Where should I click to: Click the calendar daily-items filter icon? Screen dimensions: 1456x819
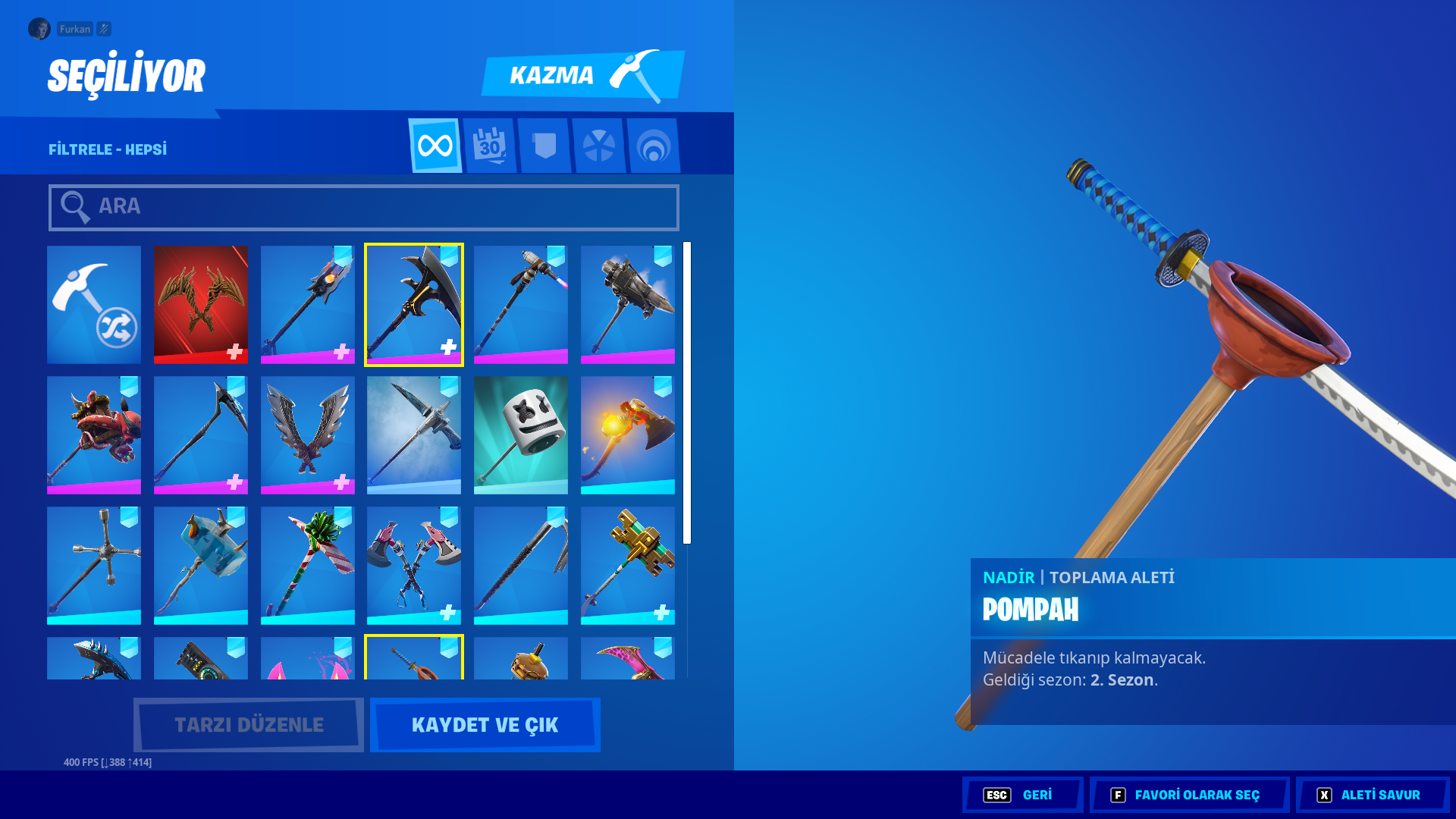[x=489, y=145]
